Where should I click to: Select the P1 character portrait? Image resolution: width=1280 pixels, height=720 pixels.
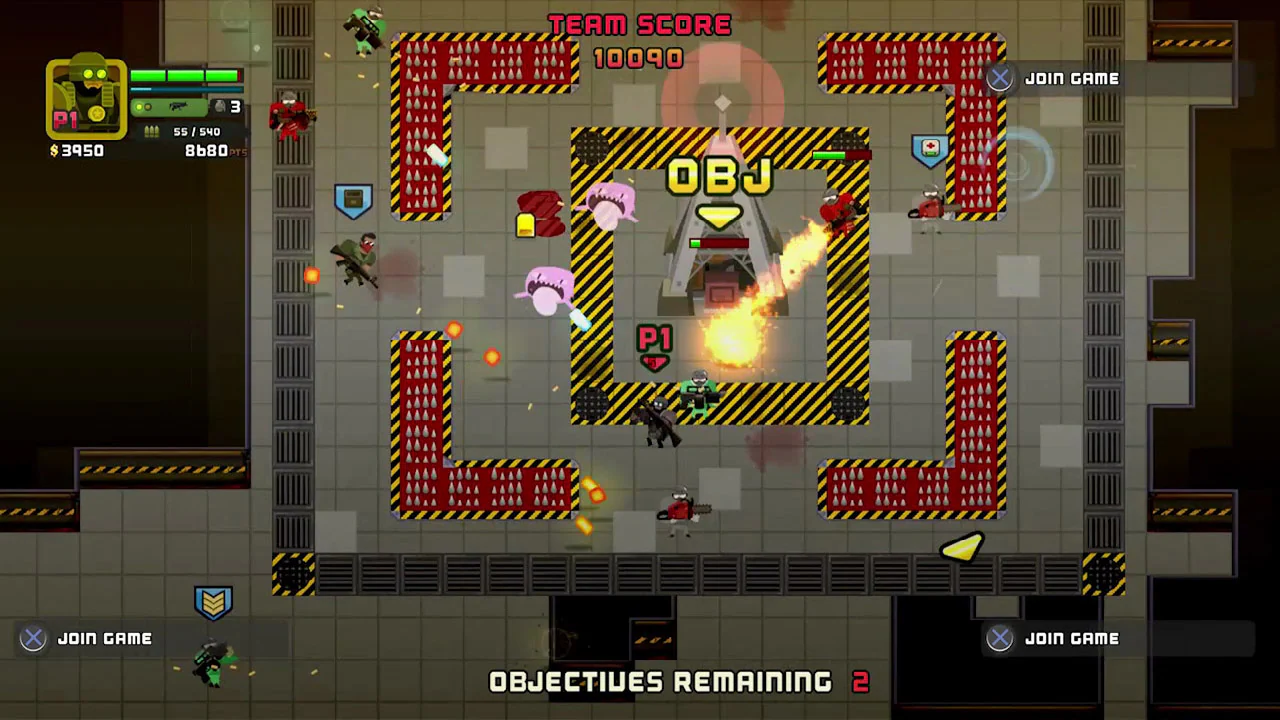[86, 97]
